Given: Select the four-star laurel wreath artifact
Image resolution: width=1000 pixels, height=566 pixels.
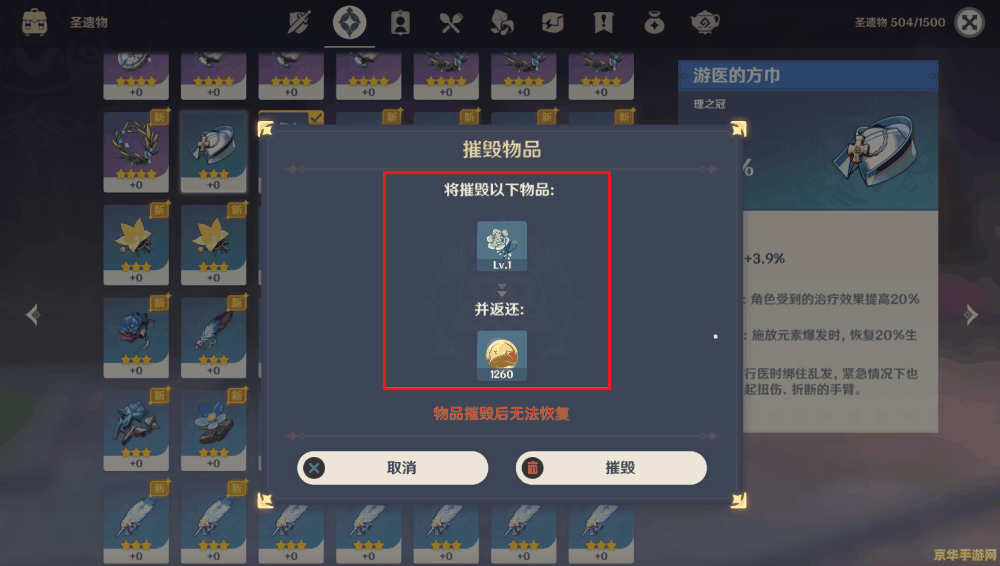Looking at the screenshot, I should point(136,150).
